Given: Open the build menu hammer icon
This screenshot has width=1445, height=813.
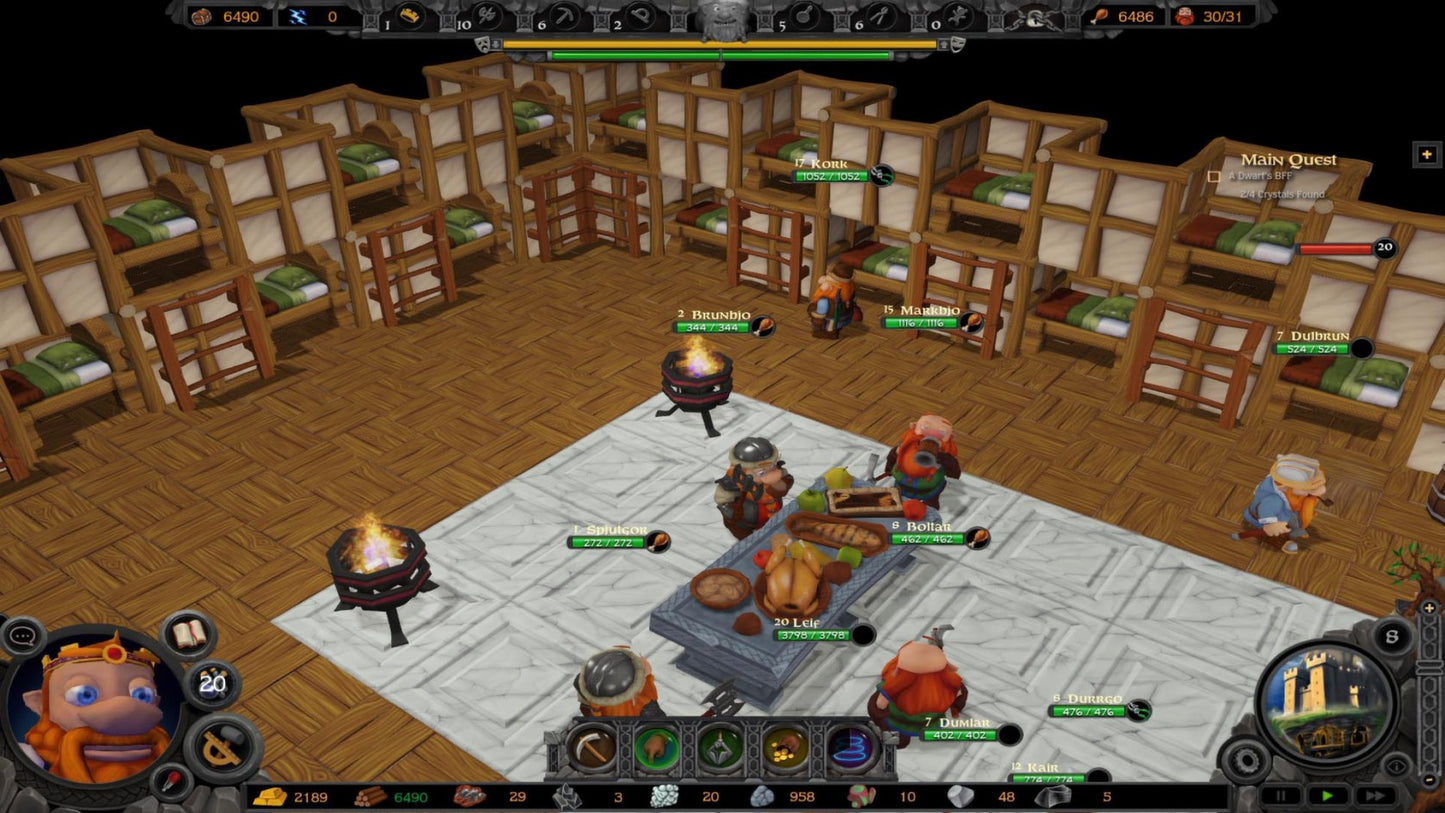Looking at the screenshot, I should (x=223, y=748).
